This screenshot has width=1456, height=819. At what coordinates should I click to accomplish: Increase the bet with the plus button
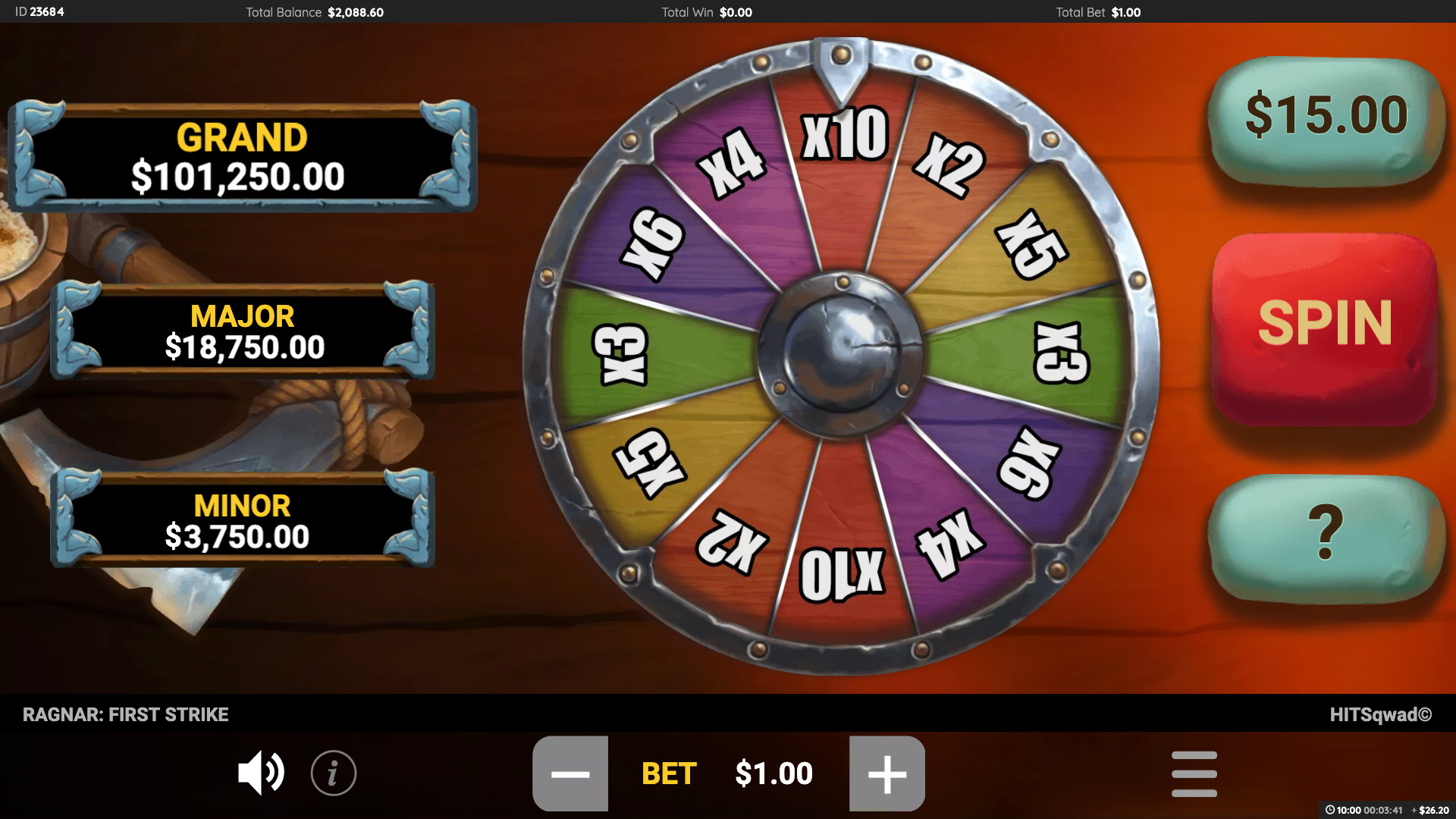pyautogui.click(x=886, y=773)
